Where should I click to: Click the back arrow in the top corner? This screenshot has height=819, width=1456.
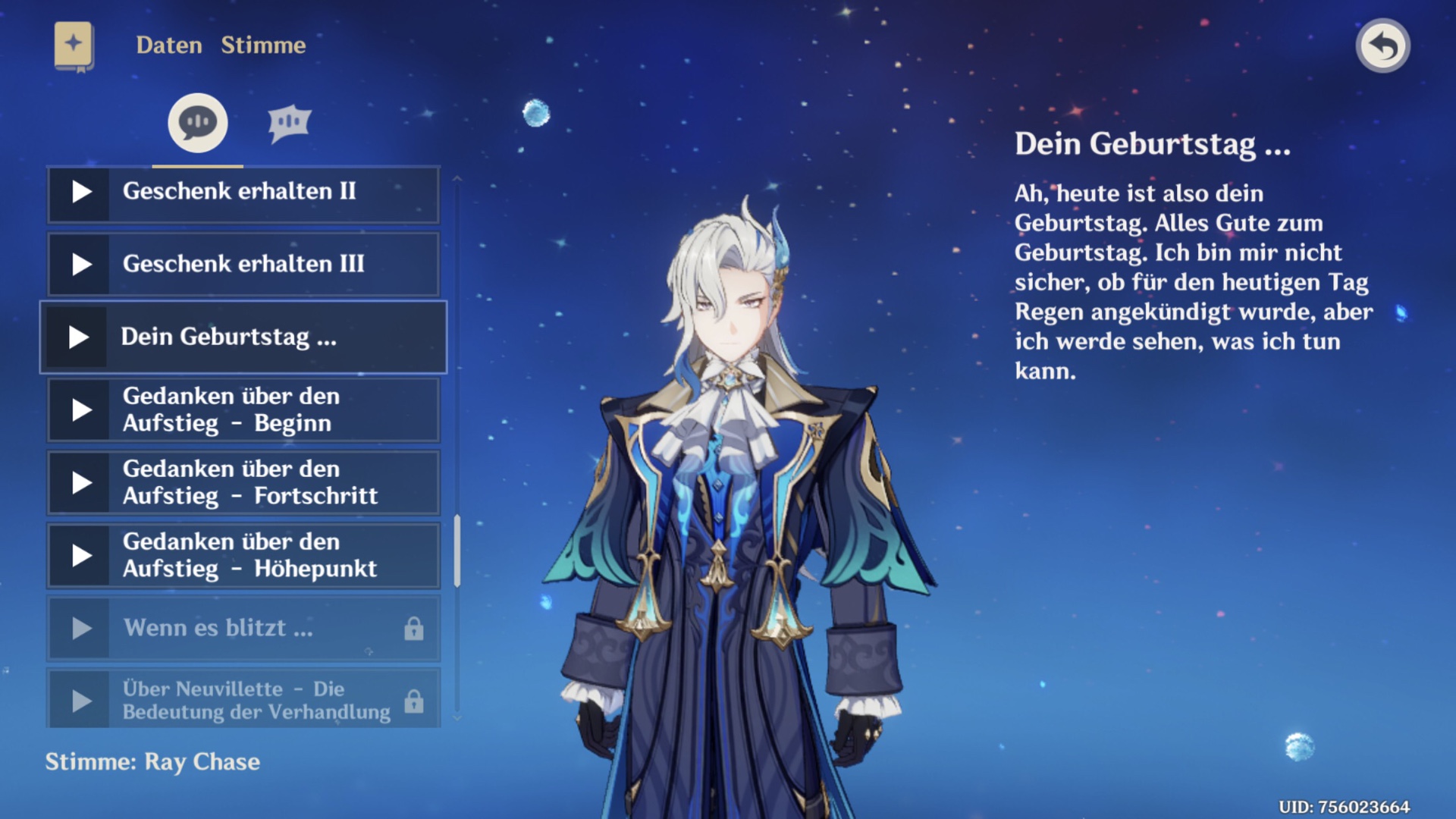click(x=1383, y=47)
